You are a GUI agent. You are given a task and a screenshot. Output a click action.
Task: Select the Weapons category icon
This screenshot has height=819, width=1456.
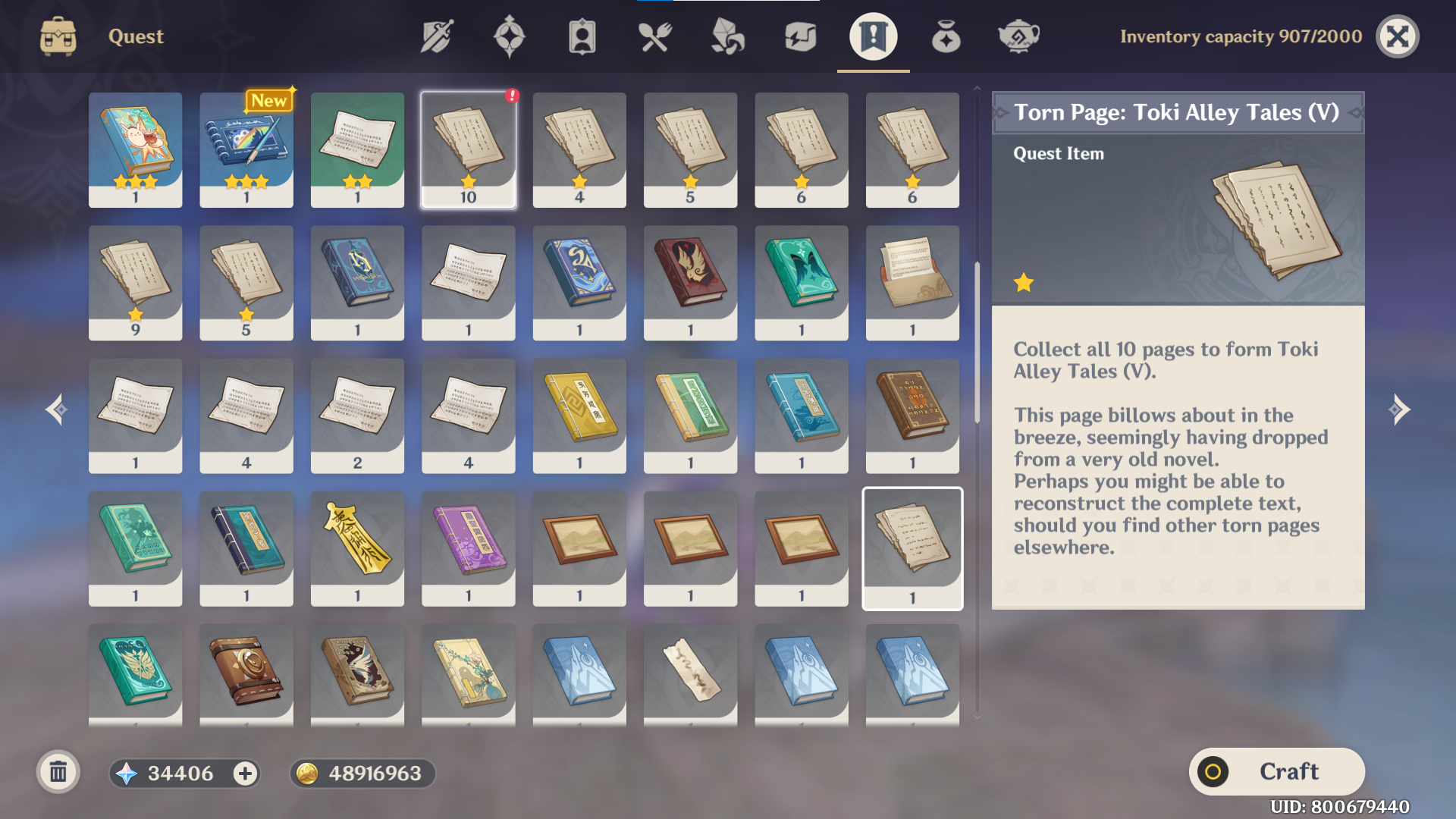point(436,36)
